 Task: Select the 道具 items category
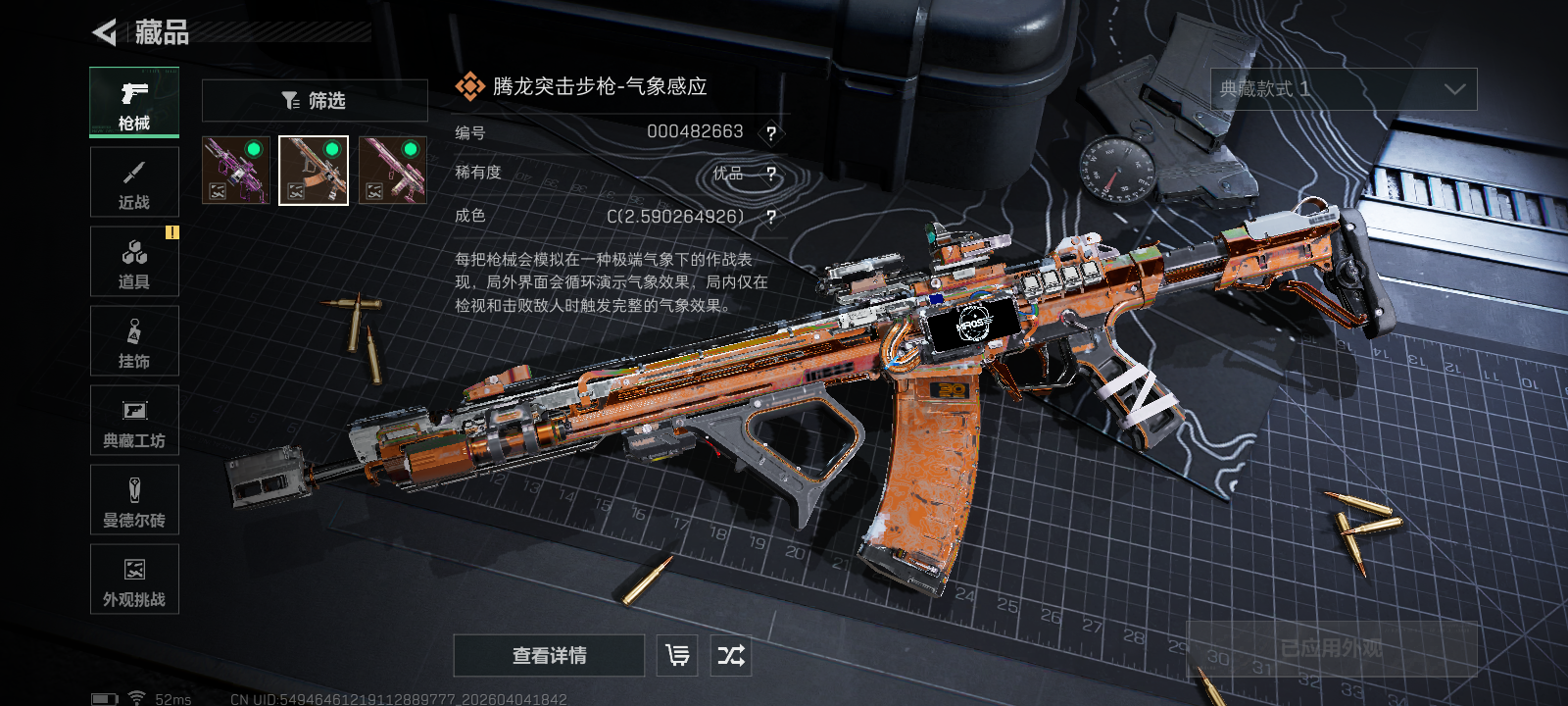point(134,262)
